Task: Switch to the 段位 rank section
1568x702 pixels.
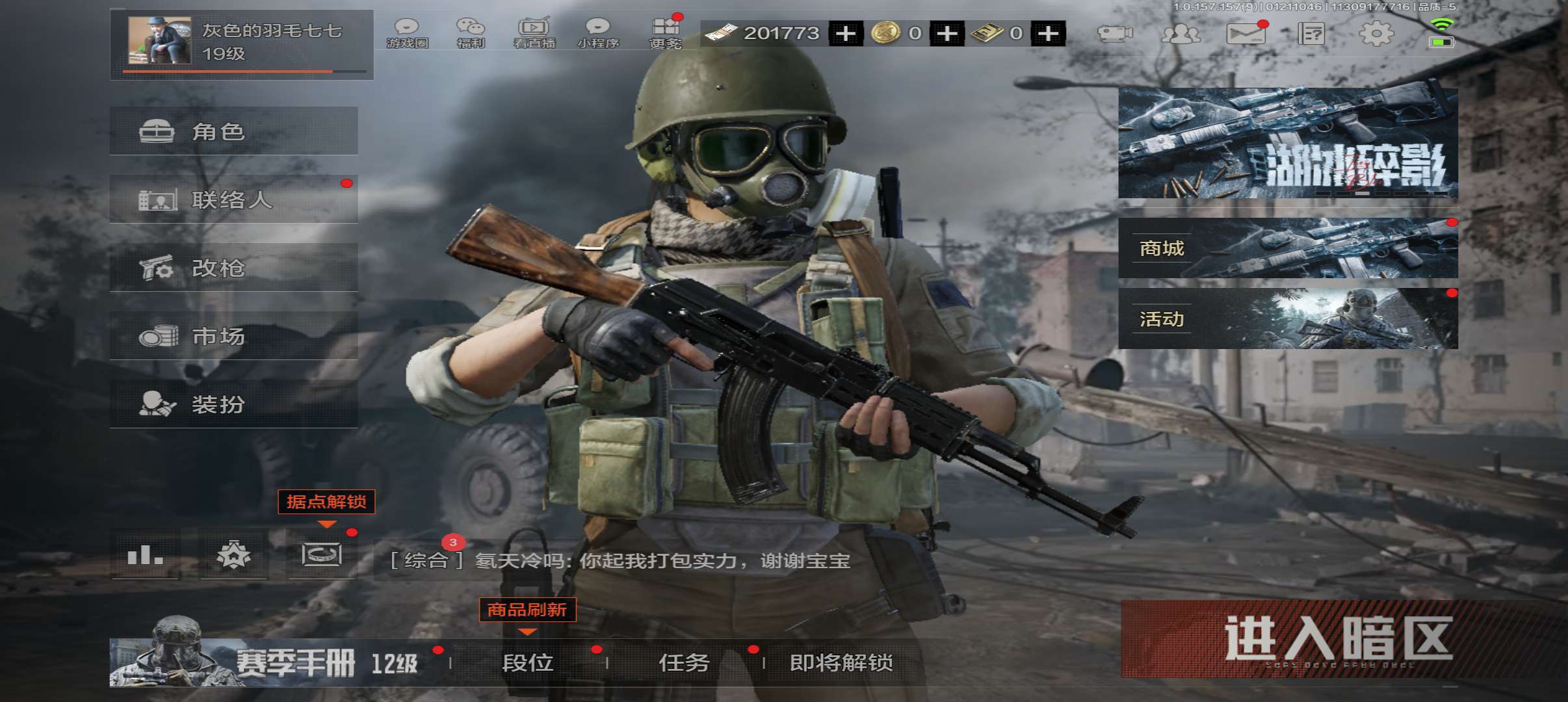Action: (528, 662)
